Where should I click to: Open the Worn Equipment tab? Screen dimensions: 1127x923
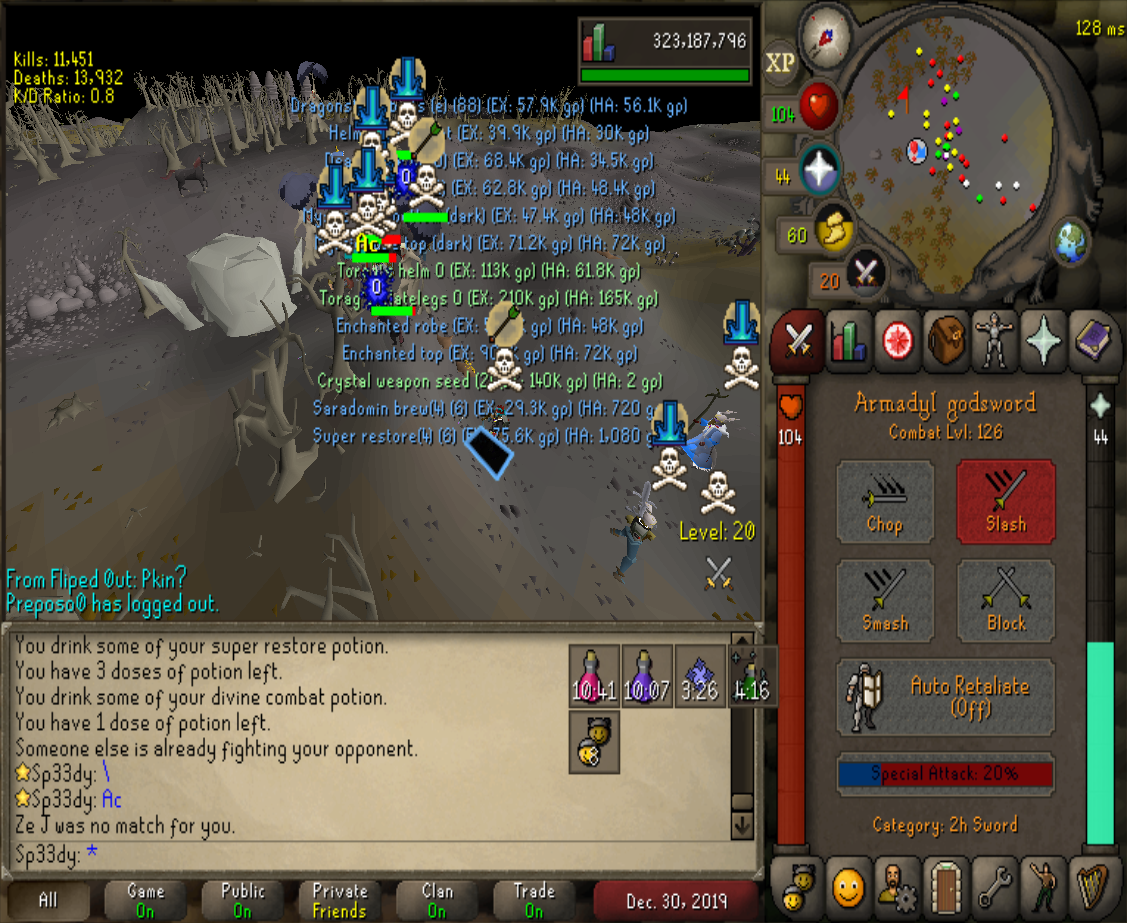click(x=994, y=341)
